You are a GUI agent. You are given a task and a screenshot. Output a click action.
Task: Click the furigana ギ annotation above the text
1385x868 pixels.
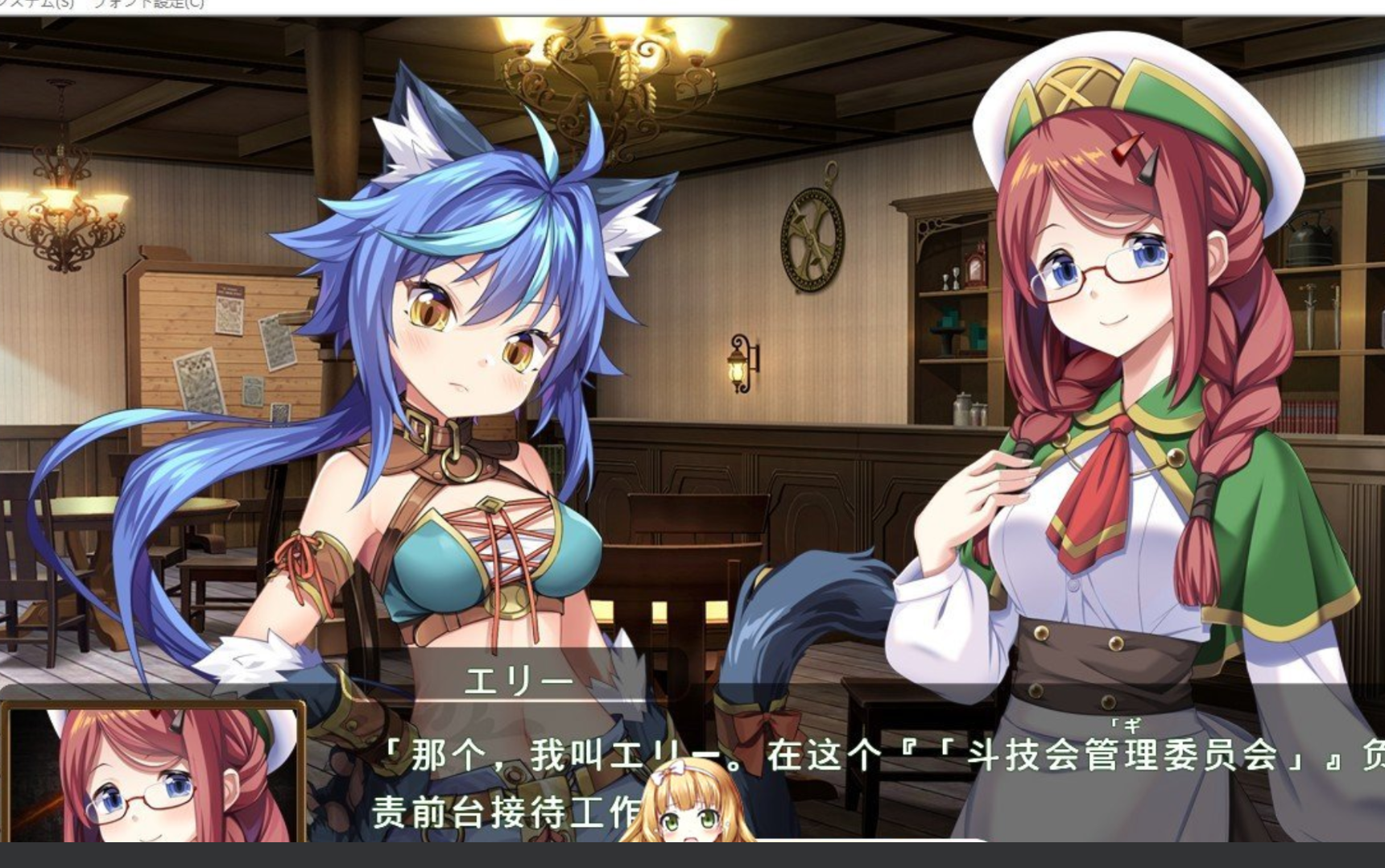coord(1131,723)
